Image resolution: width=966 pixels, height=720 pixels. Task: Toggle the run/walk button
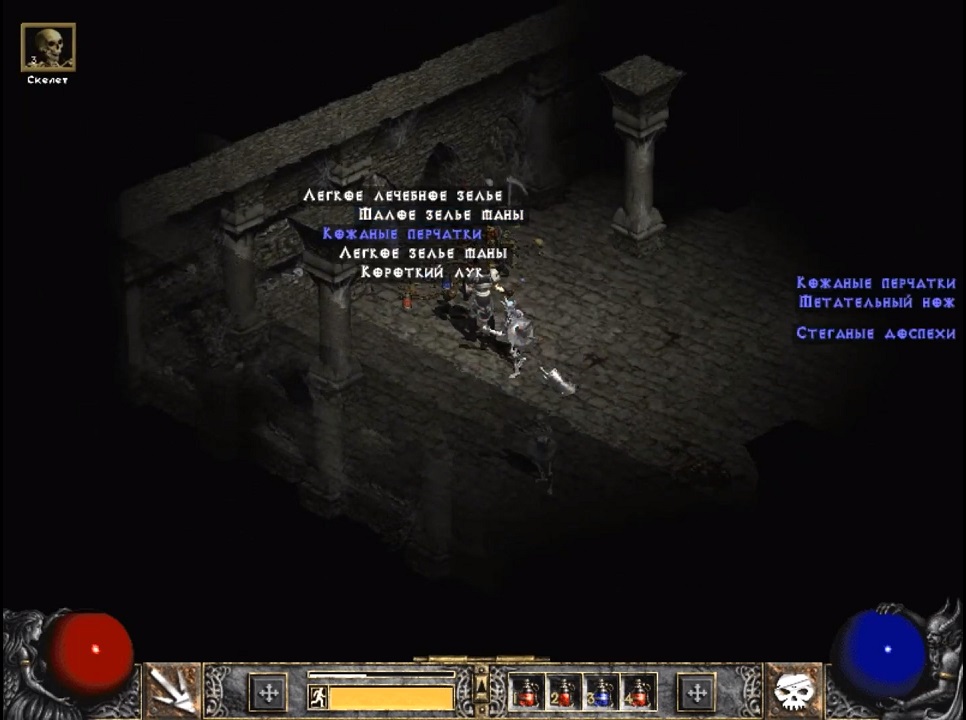tap(317, 696)
